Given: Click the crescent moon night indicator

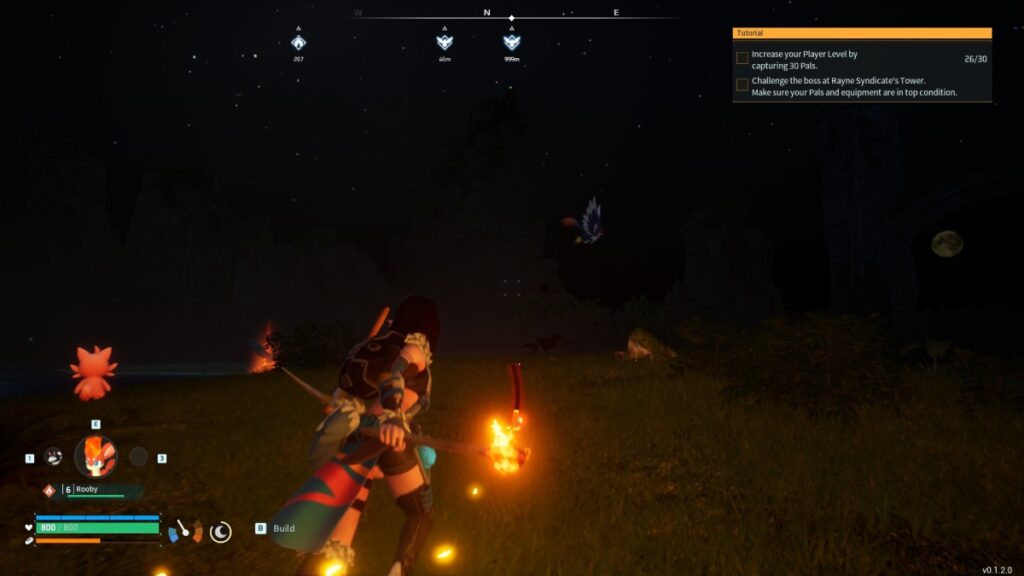Looking at the screenshot, I should pyautogui.click(x=221, y=531).
